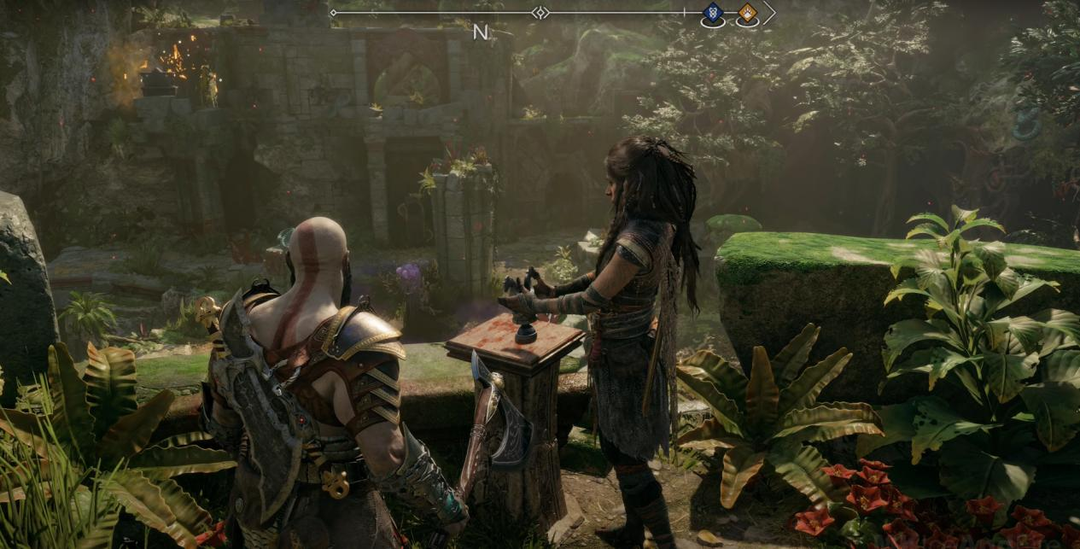Select the blue diamond marker on the compass

click(x=713, y=13)
